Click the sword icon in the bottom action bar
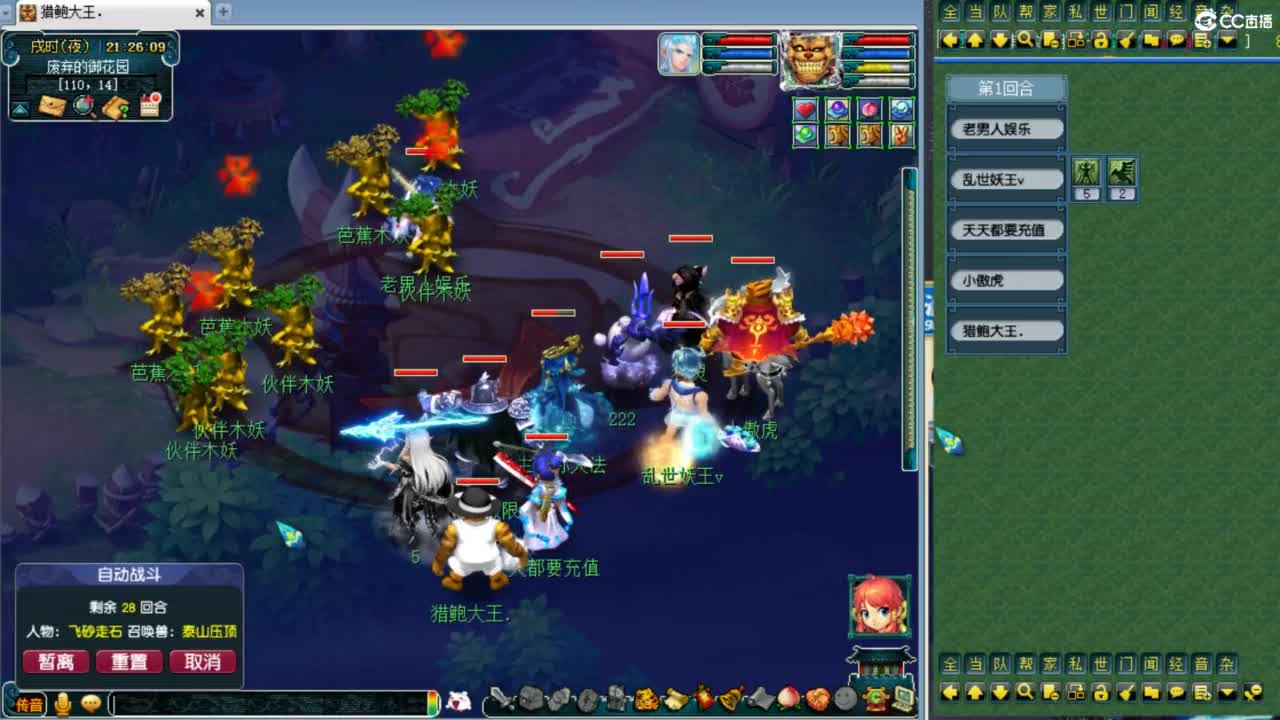This screenshot has width=1280, height=720. coord(500,698)
